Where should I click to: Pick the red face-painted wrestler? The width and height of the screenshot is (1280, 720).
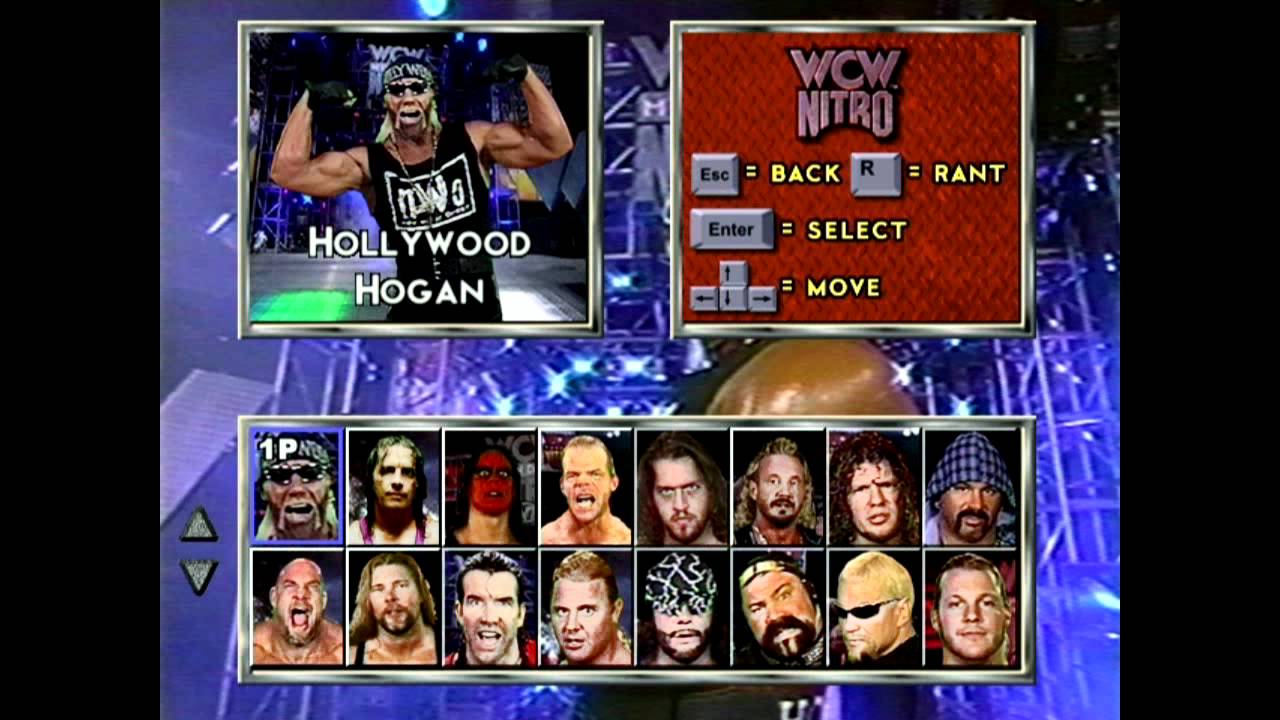pyautogui.click(x=489, y=487)
